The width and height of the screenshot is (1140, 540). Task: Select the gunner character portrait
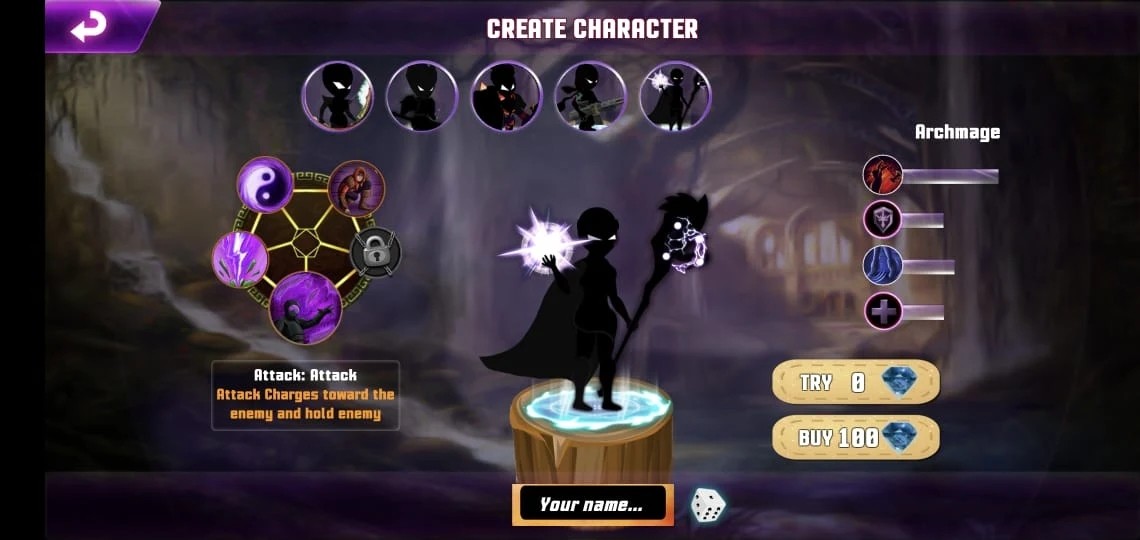(590, 97)
